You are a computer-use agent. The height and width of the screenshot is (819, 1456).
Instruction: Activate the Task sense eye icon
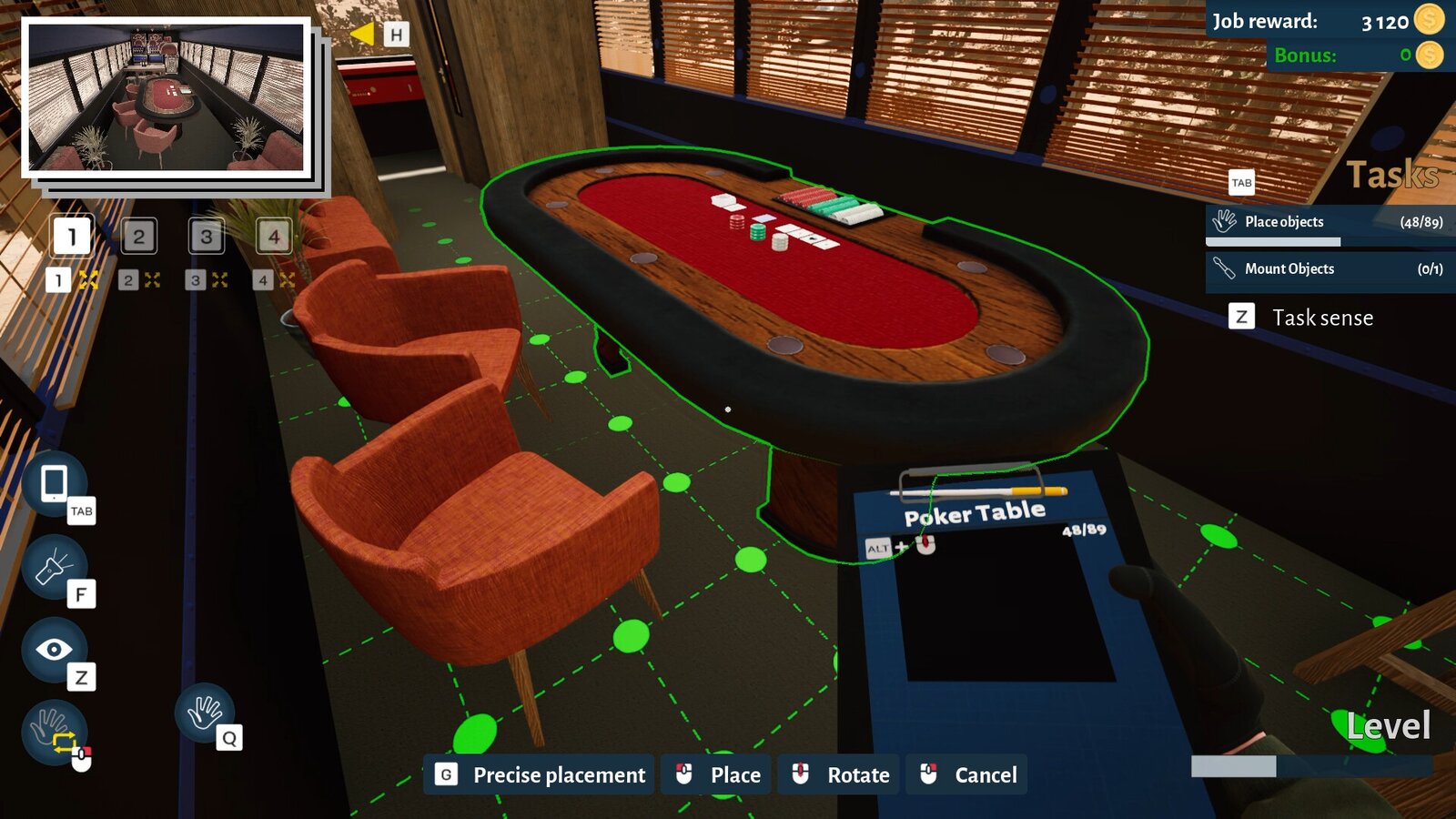(x=56, y=649)
